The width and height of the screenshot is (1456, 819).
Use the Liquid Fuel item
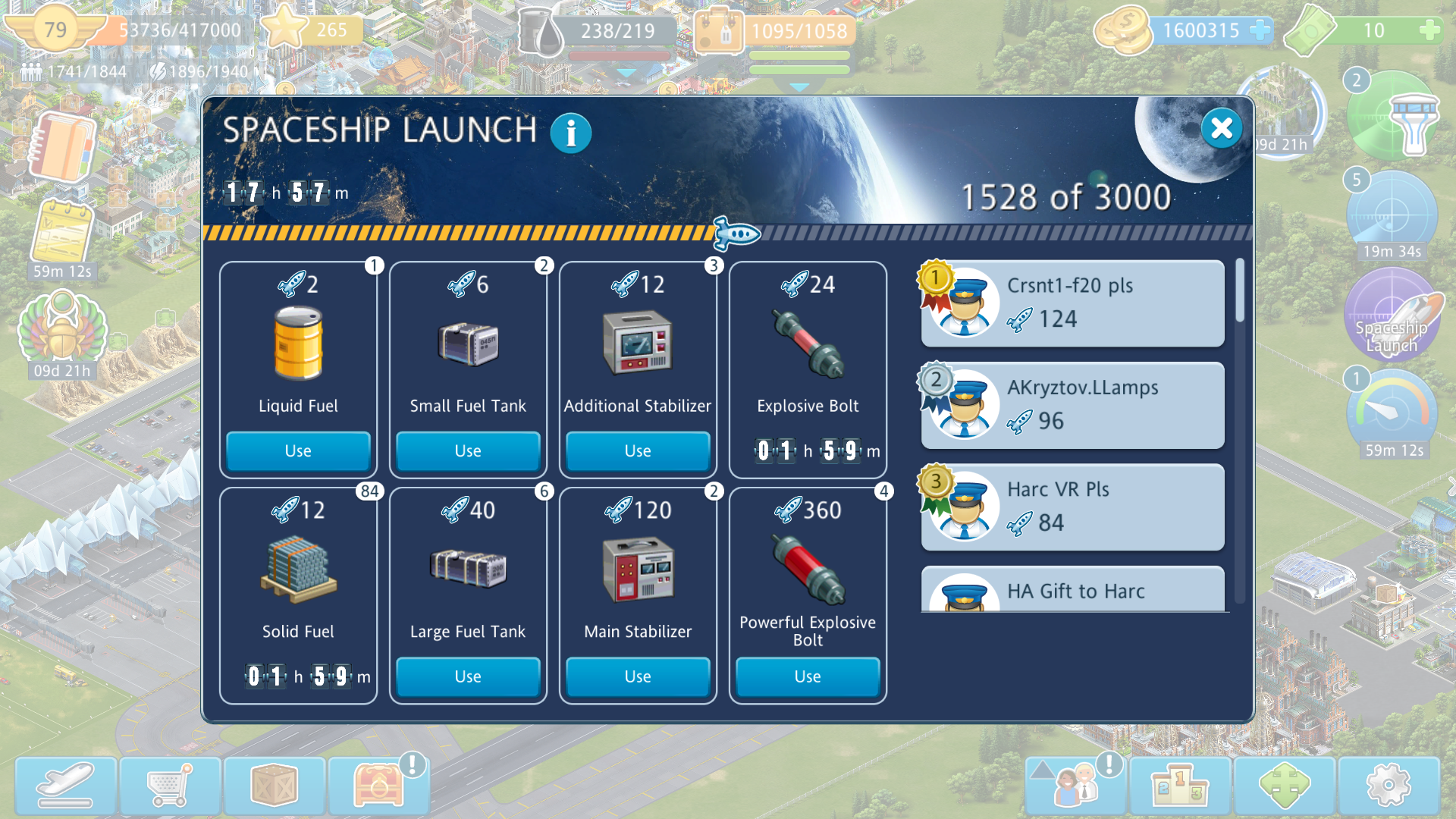[x=298, y=450]
